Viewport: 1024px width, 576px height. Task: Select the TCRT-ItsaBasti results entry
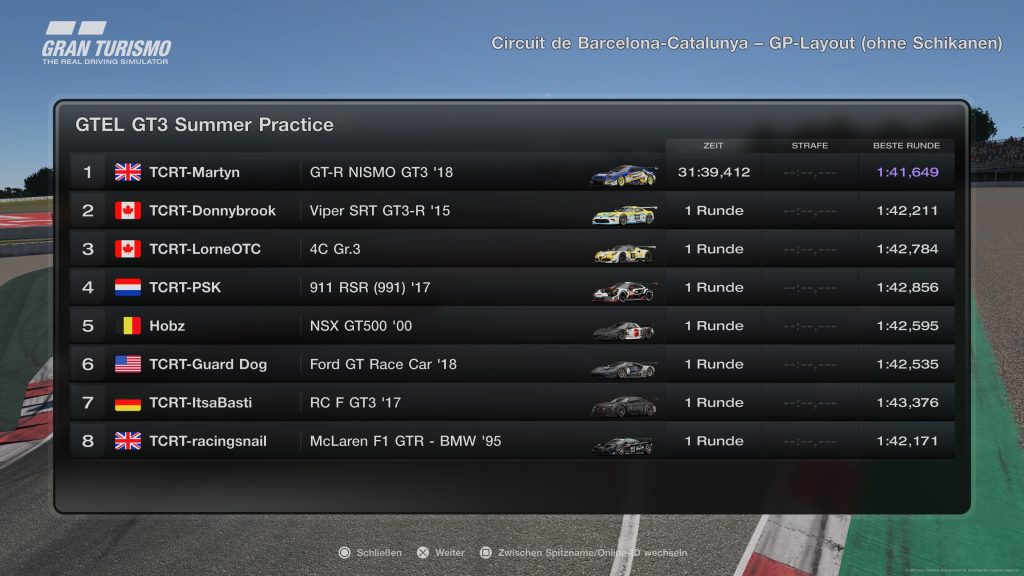510,403
